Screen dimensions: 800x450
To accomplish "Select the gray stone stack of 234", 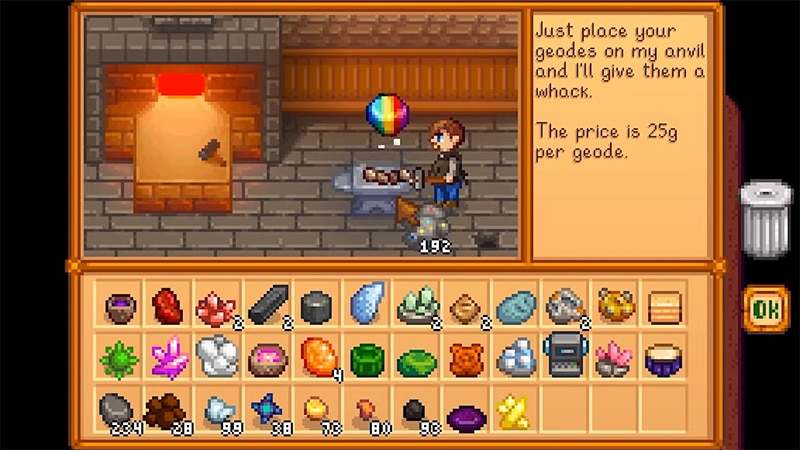I will click(119, 408).
